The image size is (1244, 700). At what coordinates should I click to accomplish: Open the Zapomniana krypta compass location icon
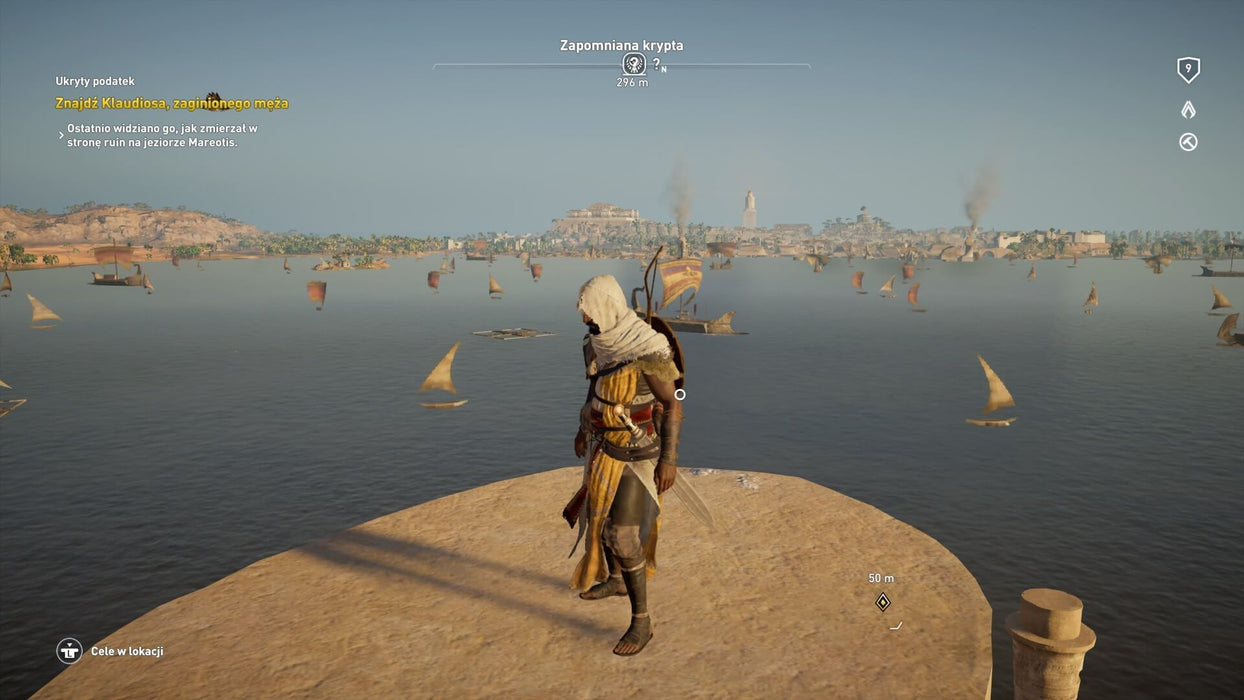633,64
